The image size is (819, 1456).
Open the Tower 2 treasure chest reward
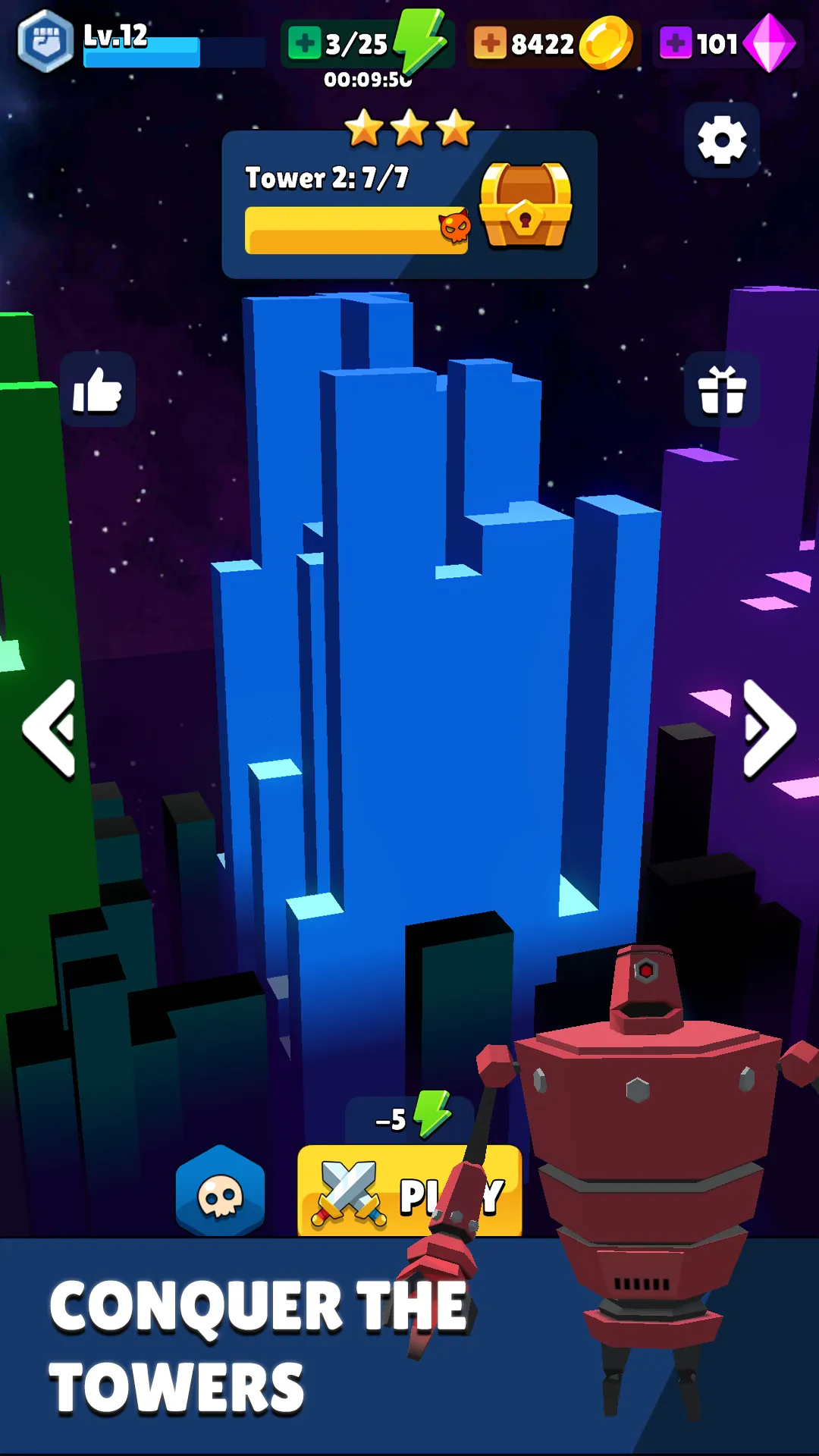click(526, 205)
